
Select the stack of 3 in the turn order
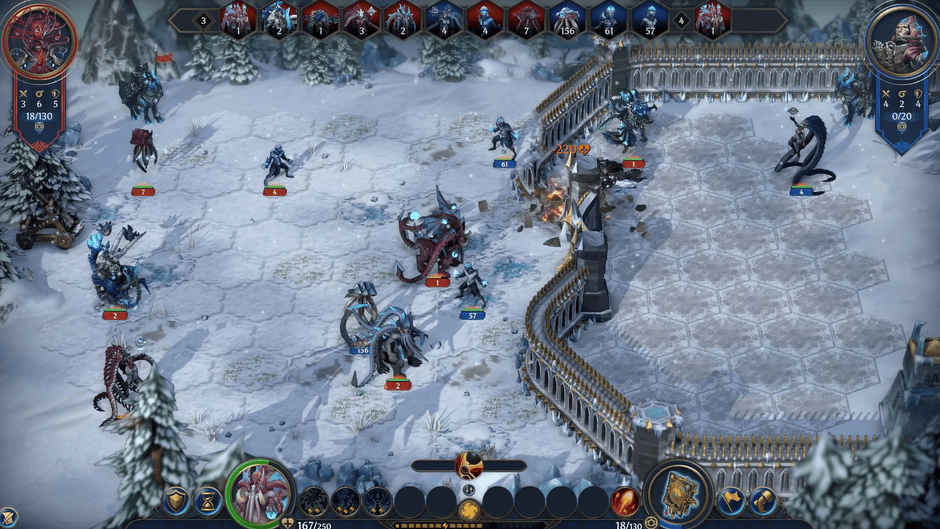(x=361, y=19)
